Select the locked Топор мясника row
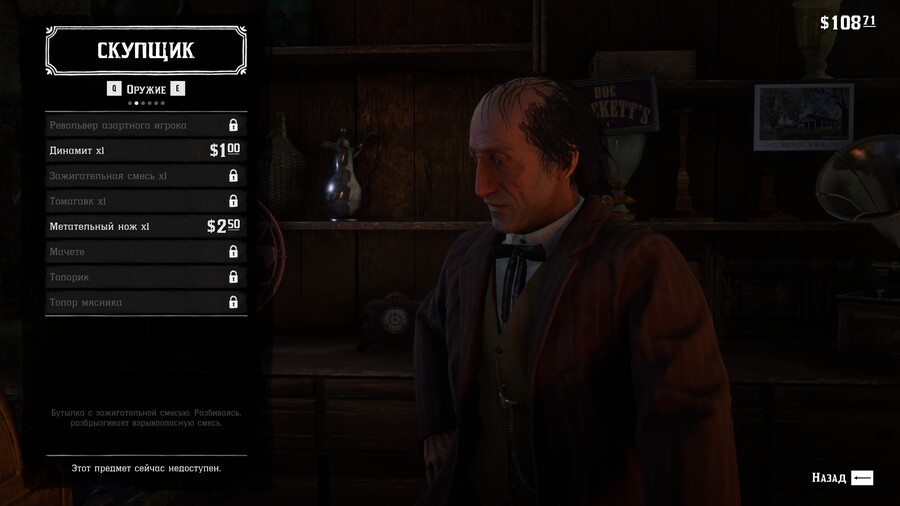 (x=145, y=302)
